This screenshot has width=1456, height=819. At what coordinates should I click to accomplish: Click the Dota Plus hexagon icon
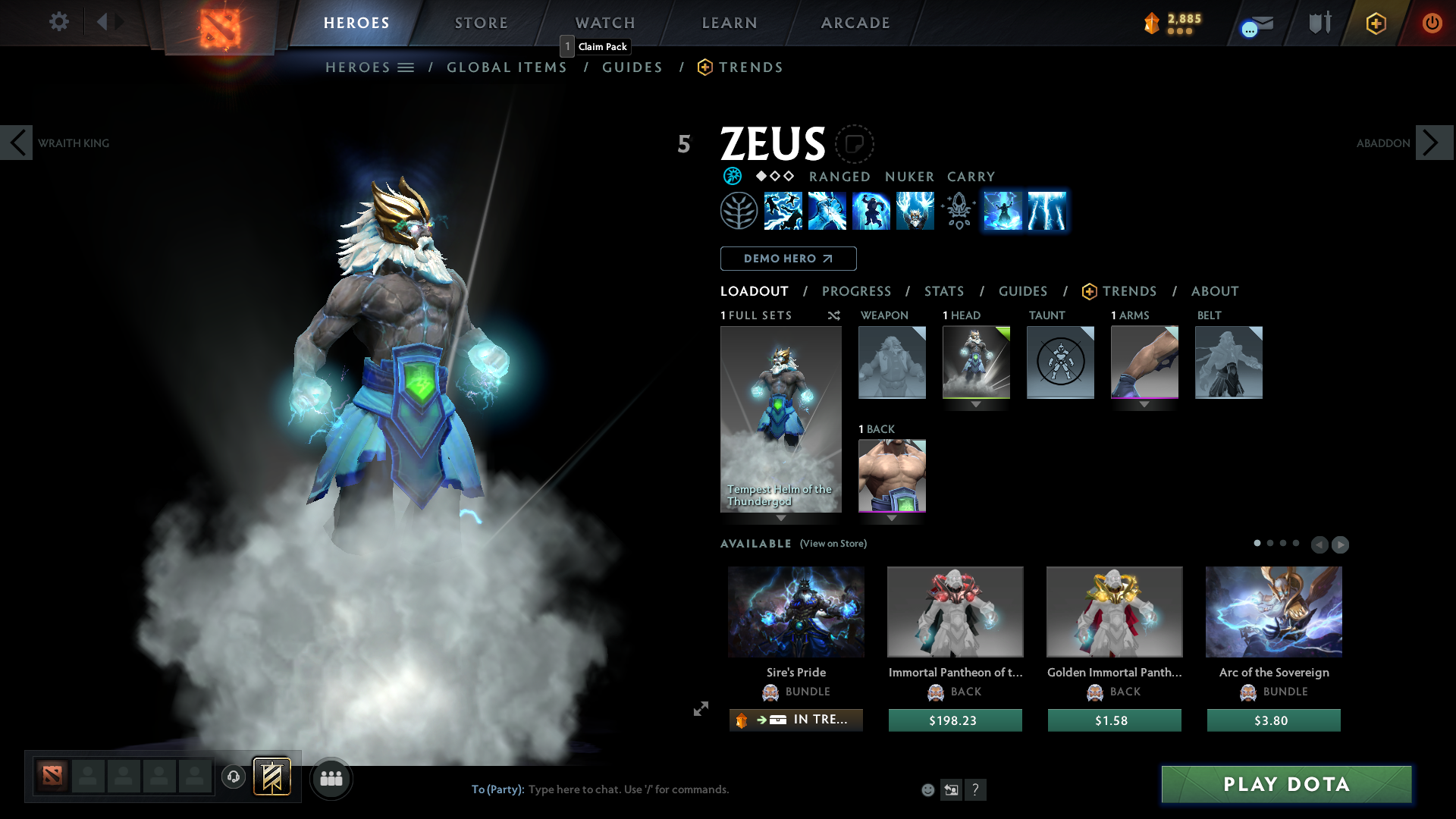(1375, 23)
